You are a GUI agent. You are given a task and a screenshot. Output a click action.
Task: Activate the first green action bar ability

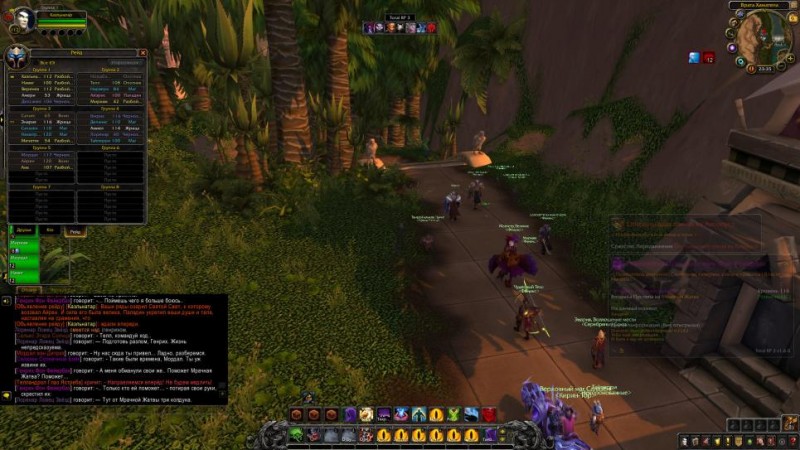[x=297, y=434]
